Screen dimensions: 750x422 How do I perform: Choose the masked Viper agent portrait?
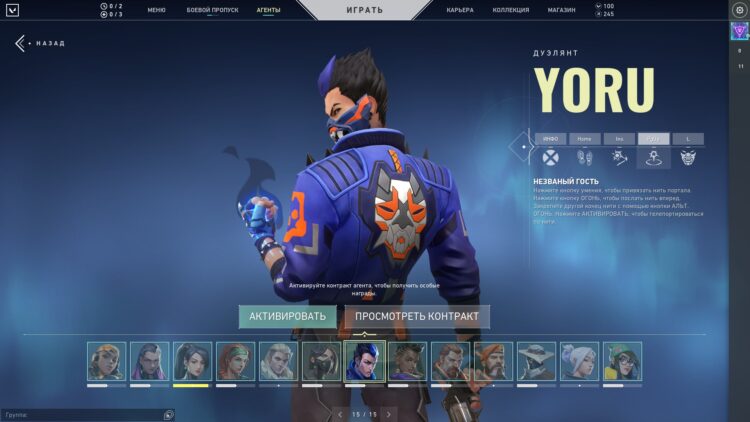pyautogui.click(x=320, y=361)
